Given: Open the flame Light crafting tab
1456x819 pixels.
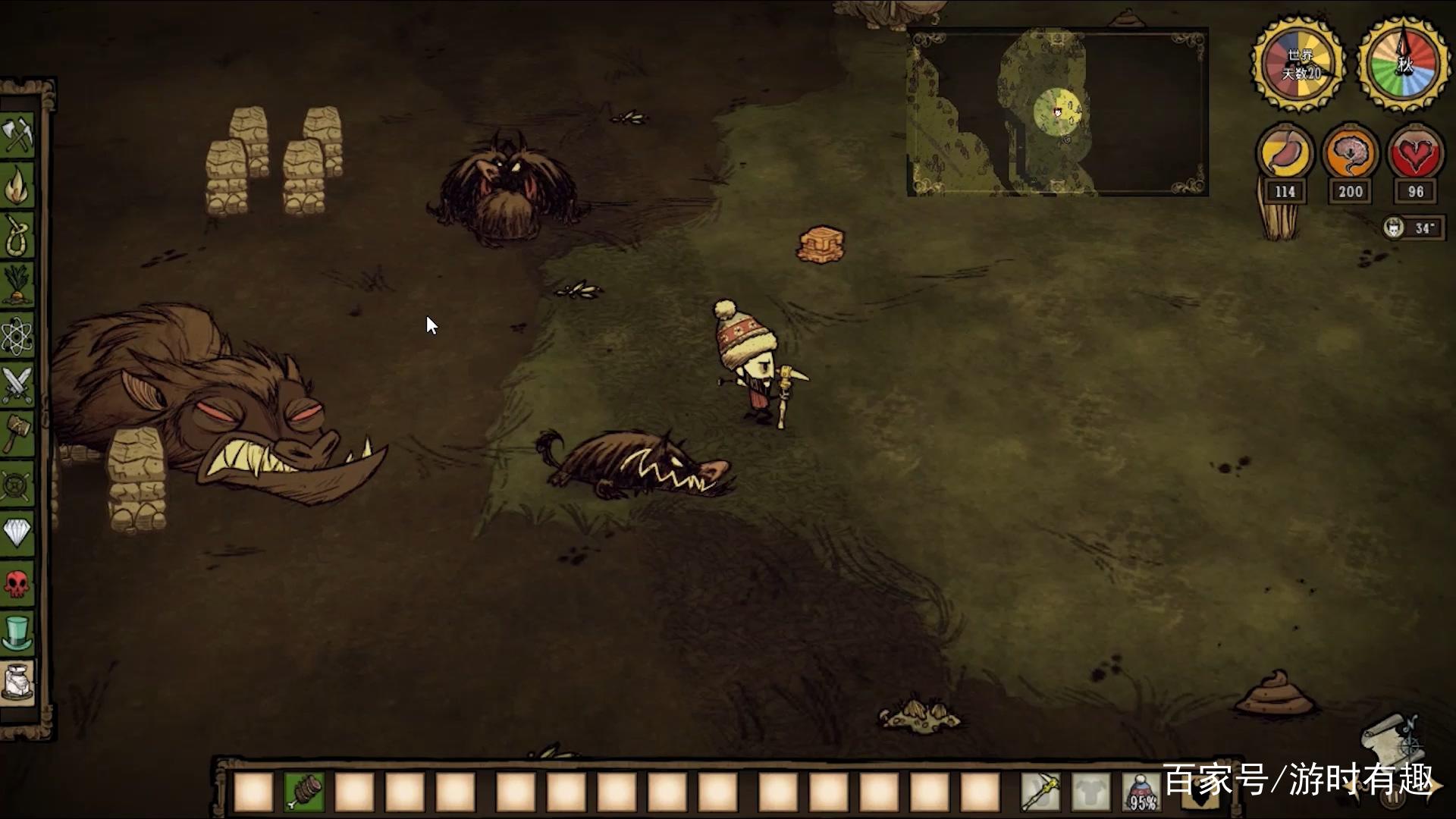Looking at the screenshot, I should (x=17, y=186).
